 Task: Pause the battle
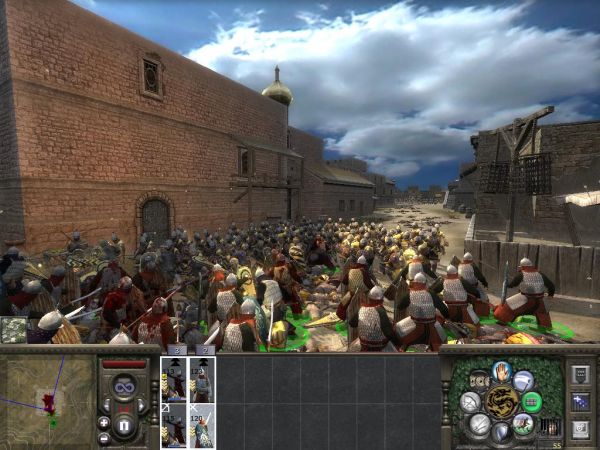125,424
